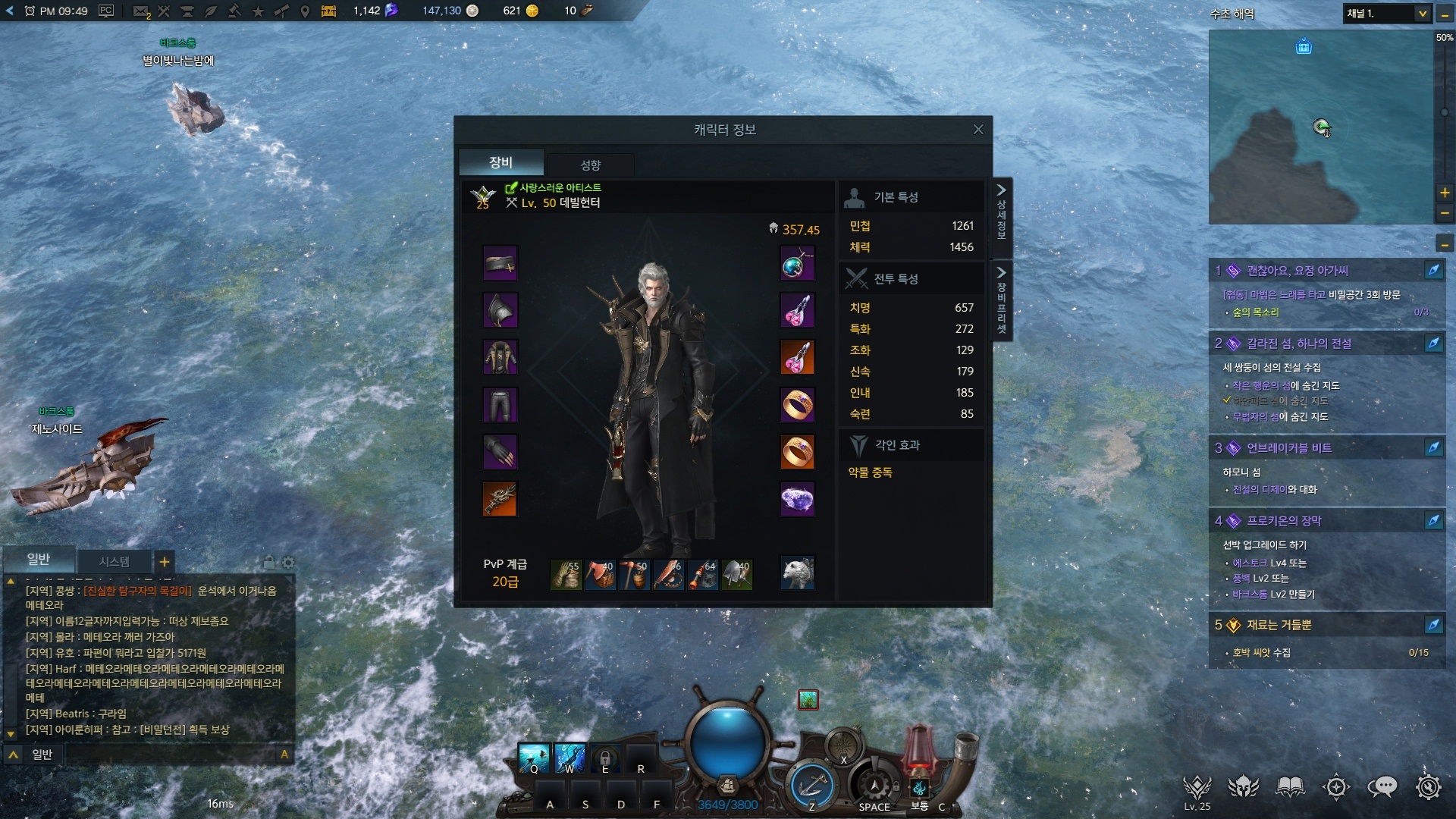Select the white wolf pet slot

[x=797, y=573]
